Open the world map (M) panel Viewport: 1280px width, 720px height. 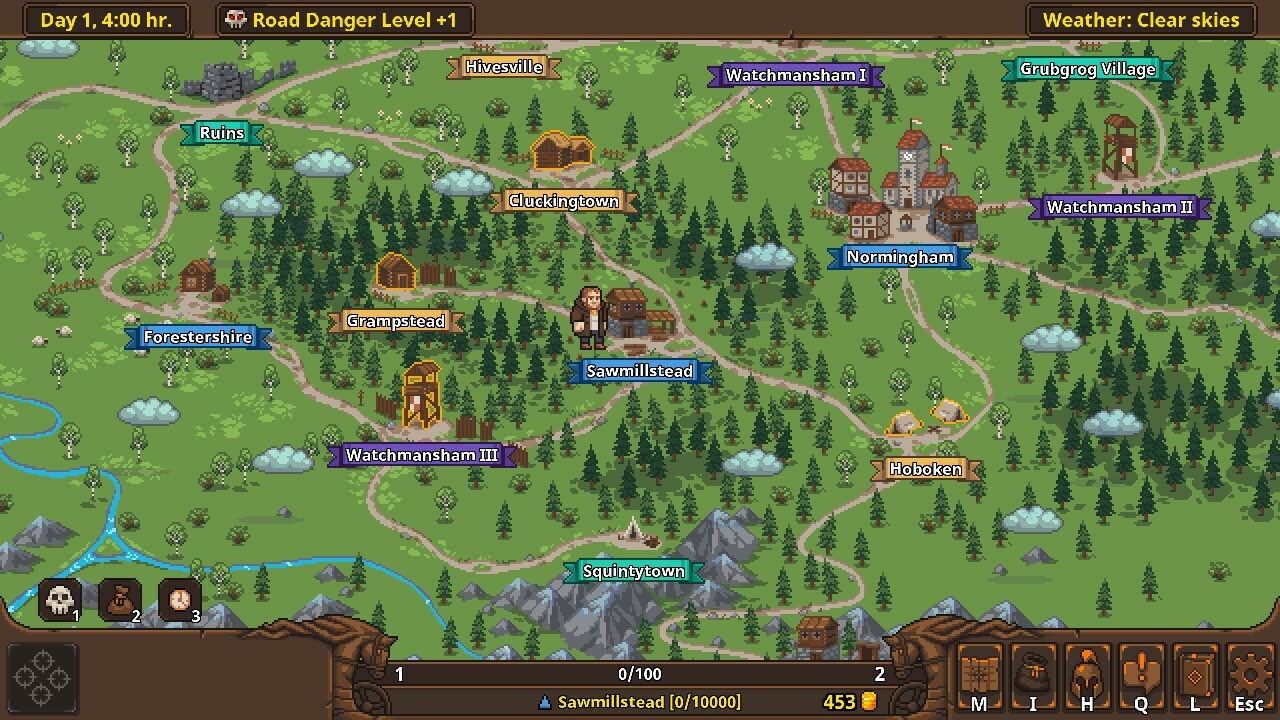(x=980, y=676)
